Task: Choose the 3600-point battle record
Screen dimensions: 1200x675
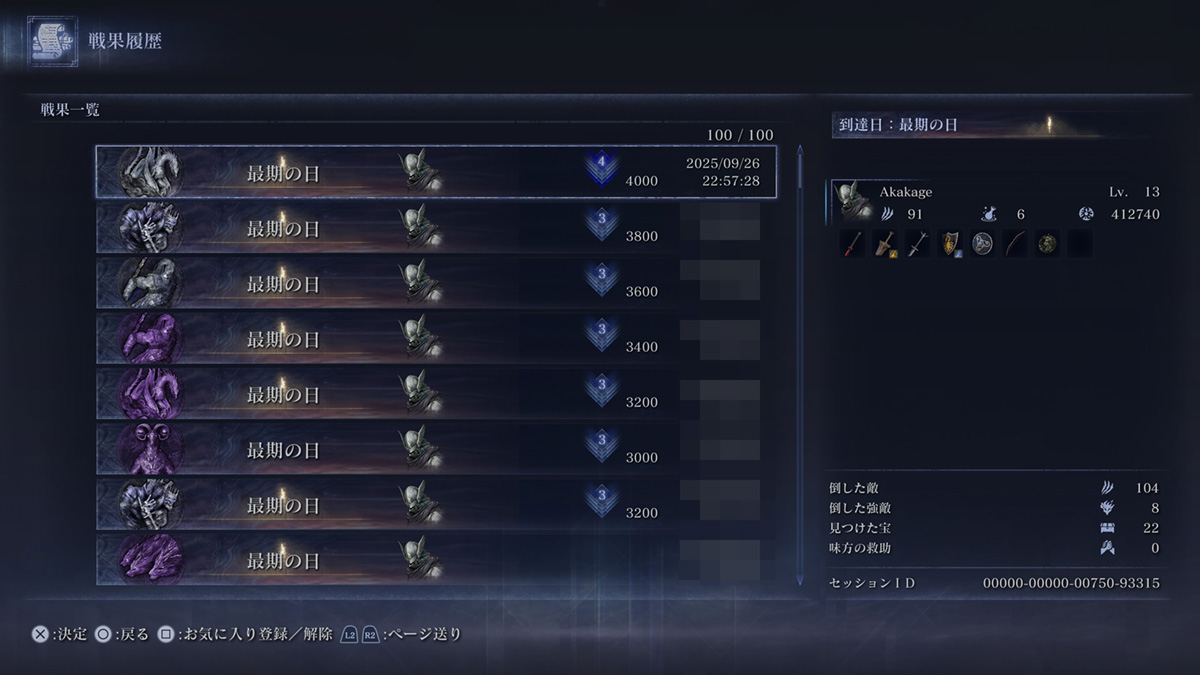Action: [x=436, y=283]
